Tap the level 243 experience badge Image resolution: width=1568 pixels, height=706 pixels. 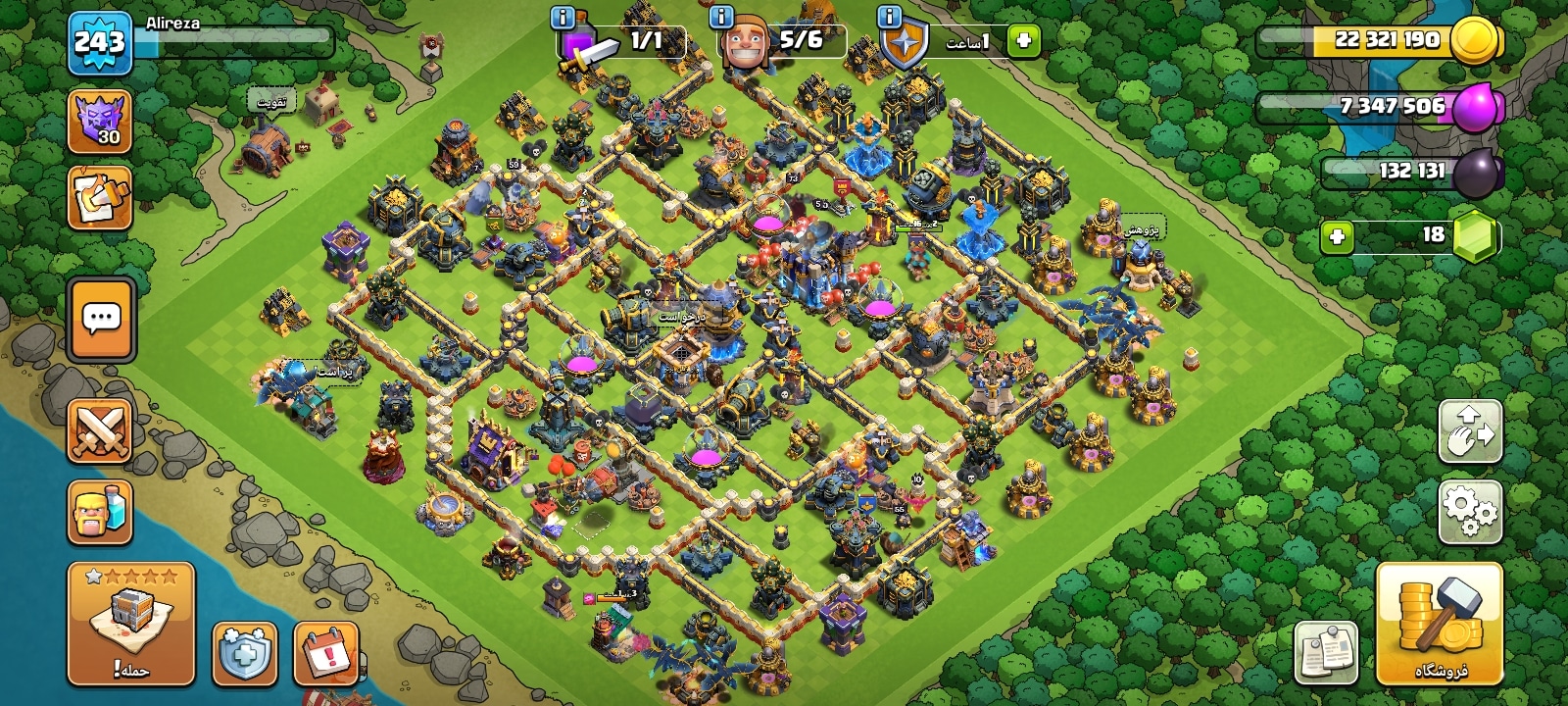coord(100,43)
